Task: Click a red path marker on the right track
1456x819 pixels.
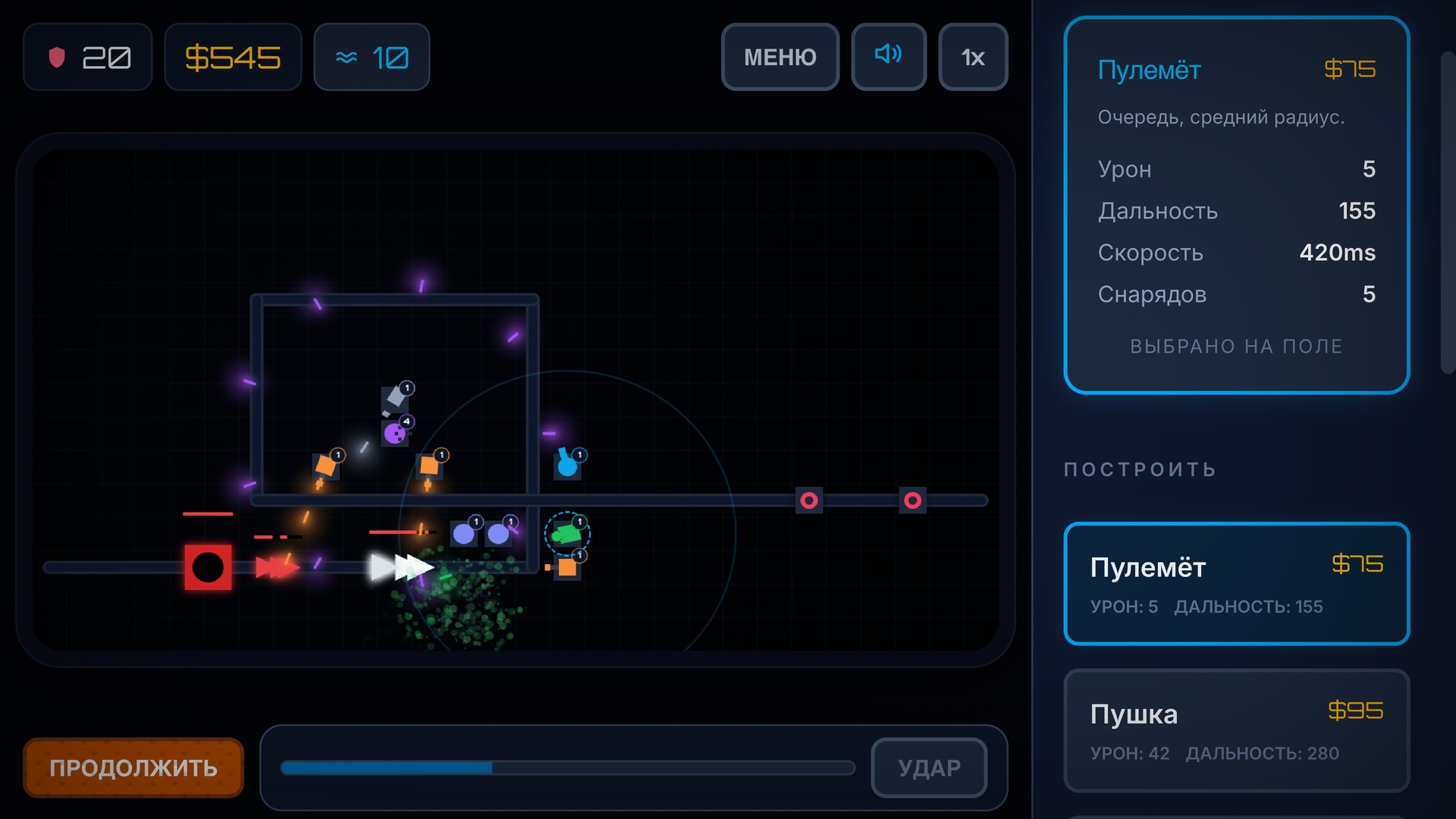Action: pyautogui.click(x=809, y=500)
